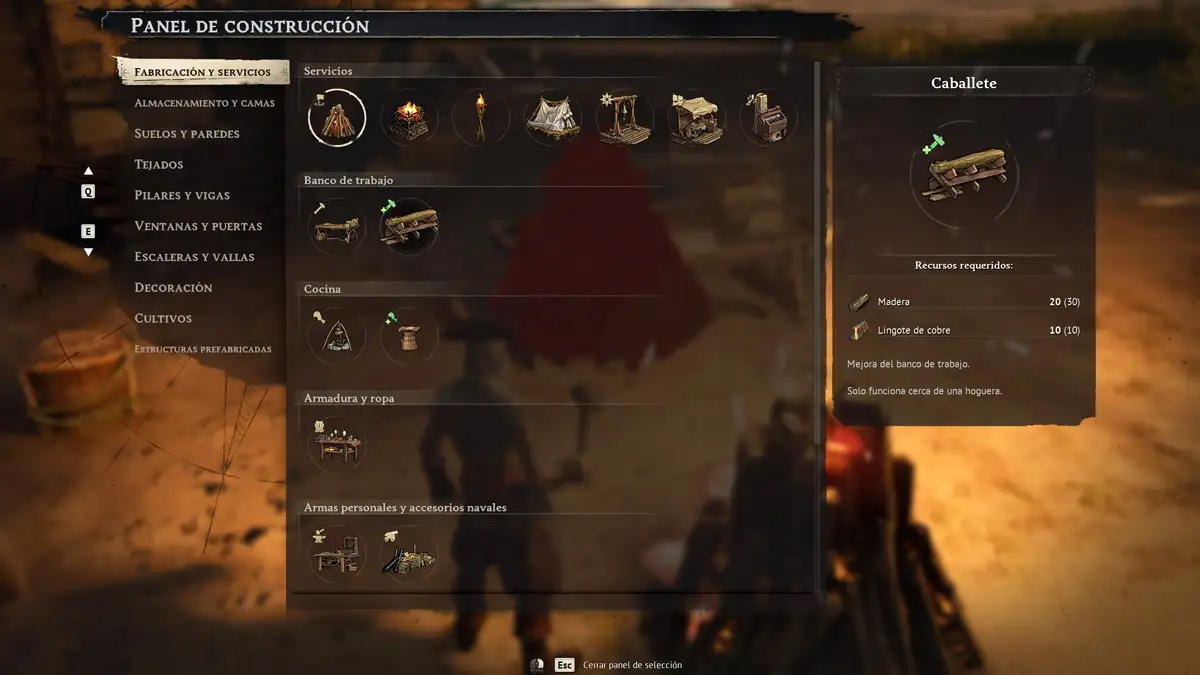Choose Ventanas y puertas category
Image resolution: width=1200 pixels, height=675 pixels.
tap(198, 226)
